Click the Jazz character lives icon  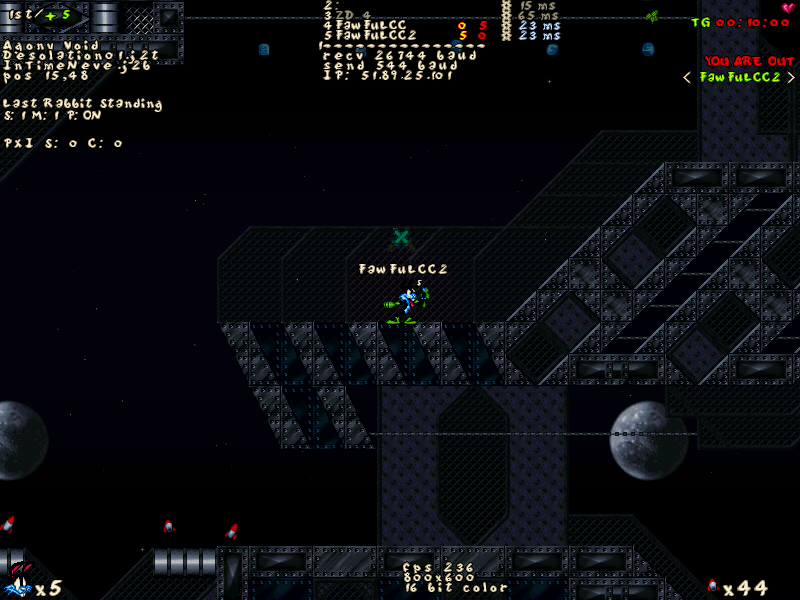point(17,584)
